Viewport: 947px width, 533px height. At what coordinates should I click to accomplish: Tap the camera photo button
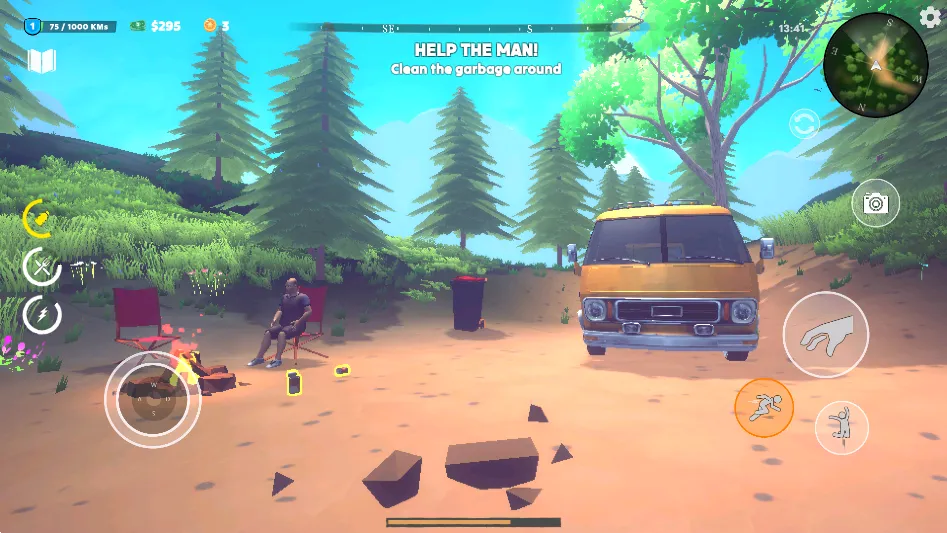(x=875, y=203)
